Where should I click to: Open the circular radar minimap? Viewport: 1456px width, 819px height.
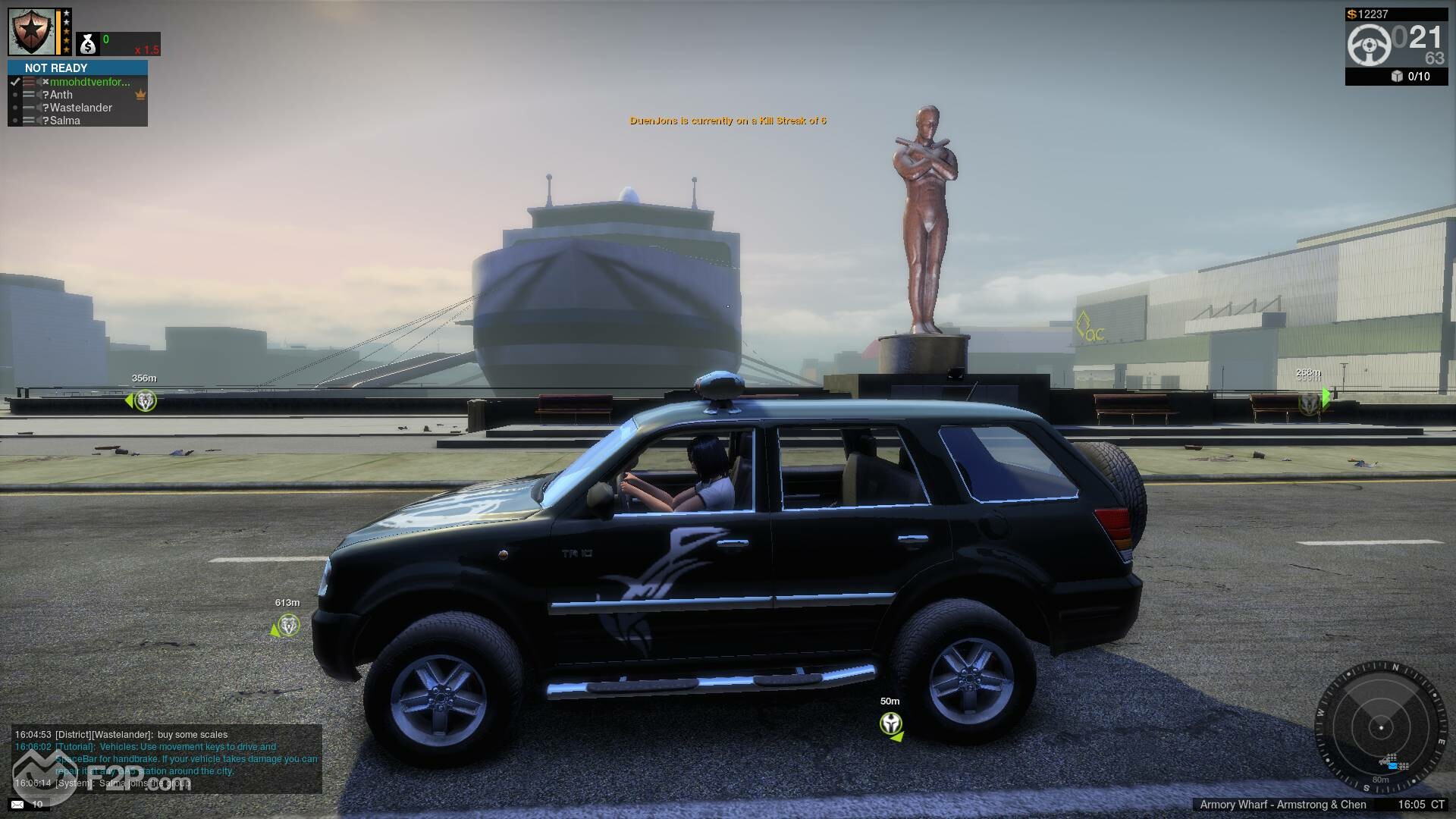(x=1380, y=727)
